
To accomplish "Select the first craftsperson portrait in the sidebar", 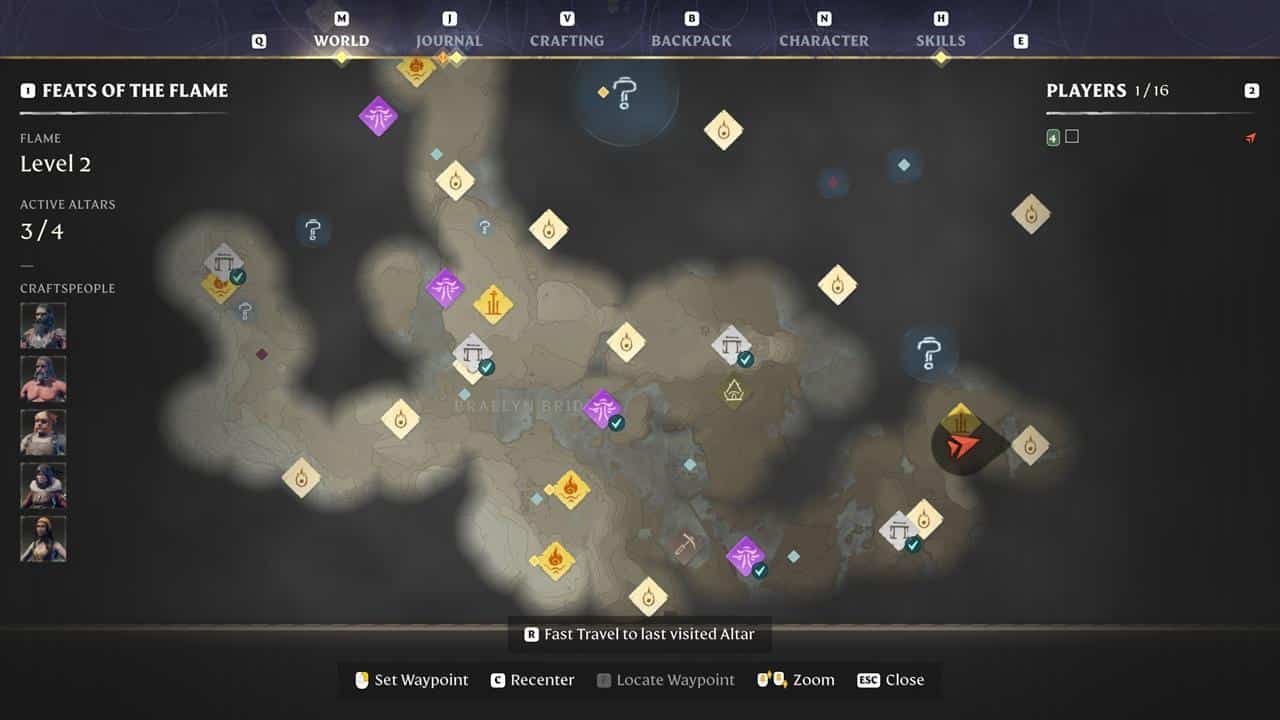I will click(x=43, y=324).
